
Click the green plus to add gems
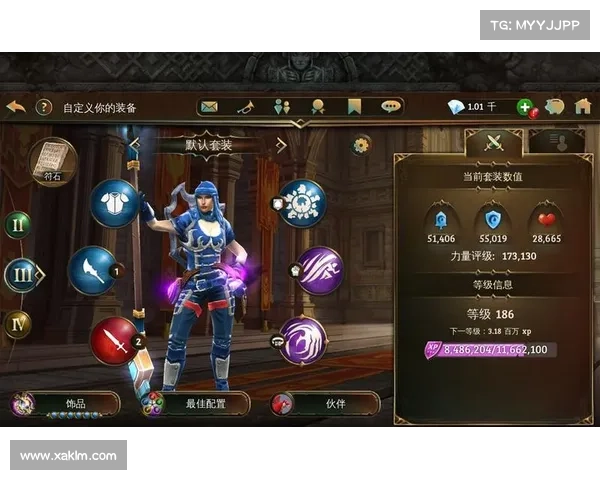(524, 107)
